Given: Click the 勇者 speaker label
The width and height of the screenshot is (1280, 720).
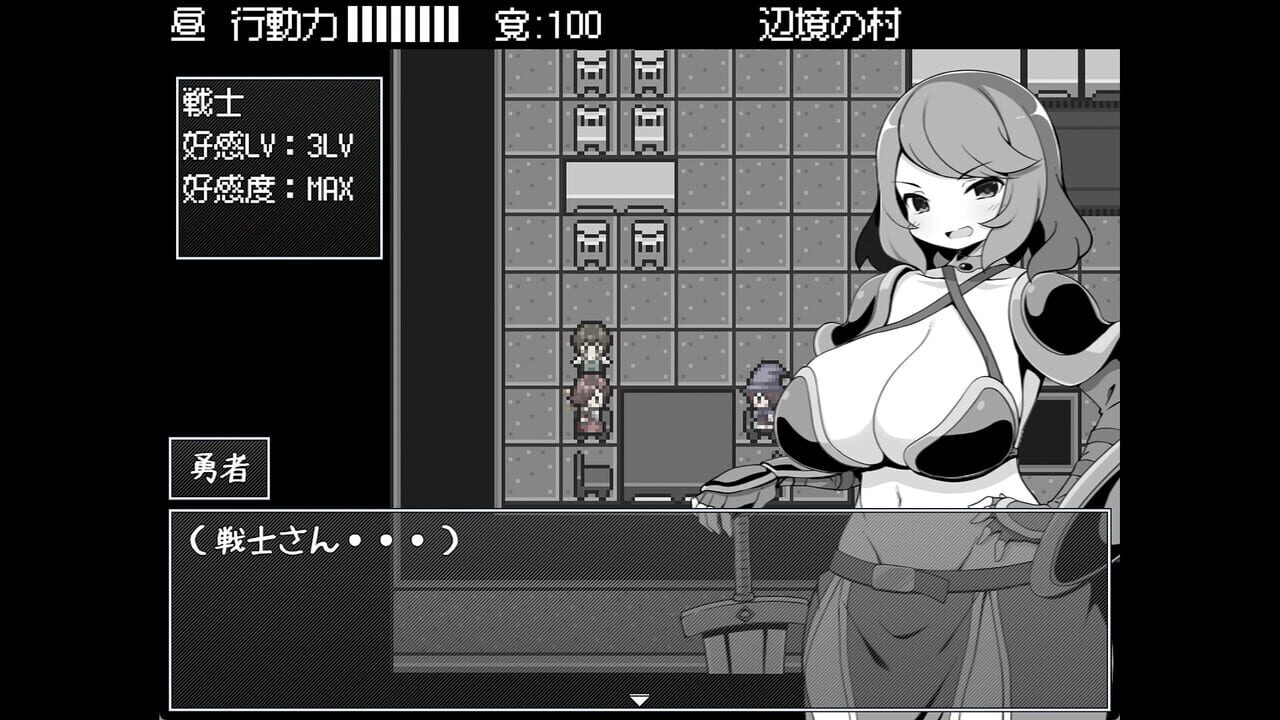Looking at the screenshot, I should tap(220, 466).
